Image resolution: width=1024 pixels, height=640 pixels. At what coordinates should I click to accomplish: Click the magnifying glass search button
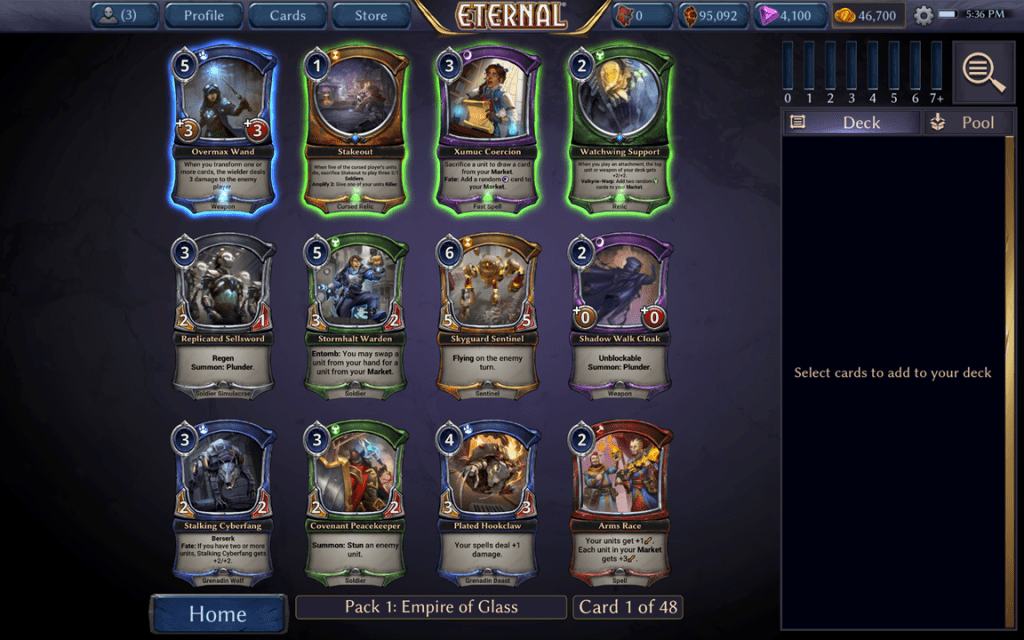click(984, 72)
